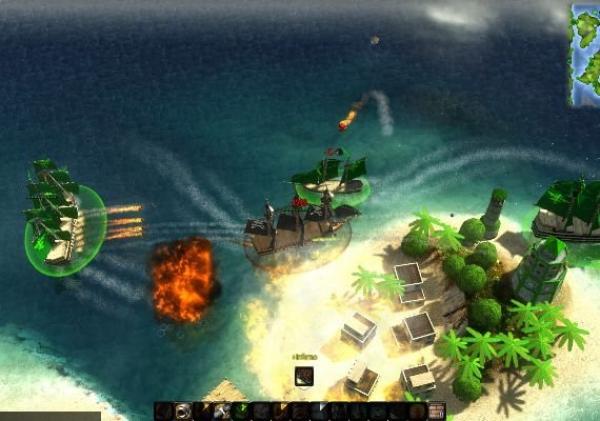Use the glowing green hotbar ability
The image size is (600, 421).
tap(240, 411)
